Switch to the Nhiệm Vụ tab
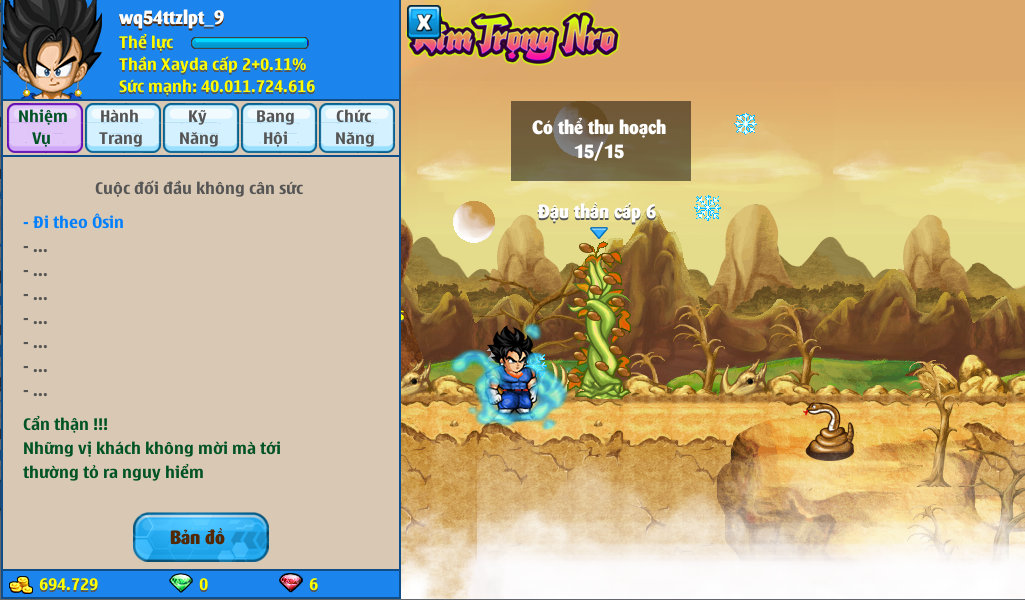This screenshot has height=600, width=1025. [x=44, y=128]
